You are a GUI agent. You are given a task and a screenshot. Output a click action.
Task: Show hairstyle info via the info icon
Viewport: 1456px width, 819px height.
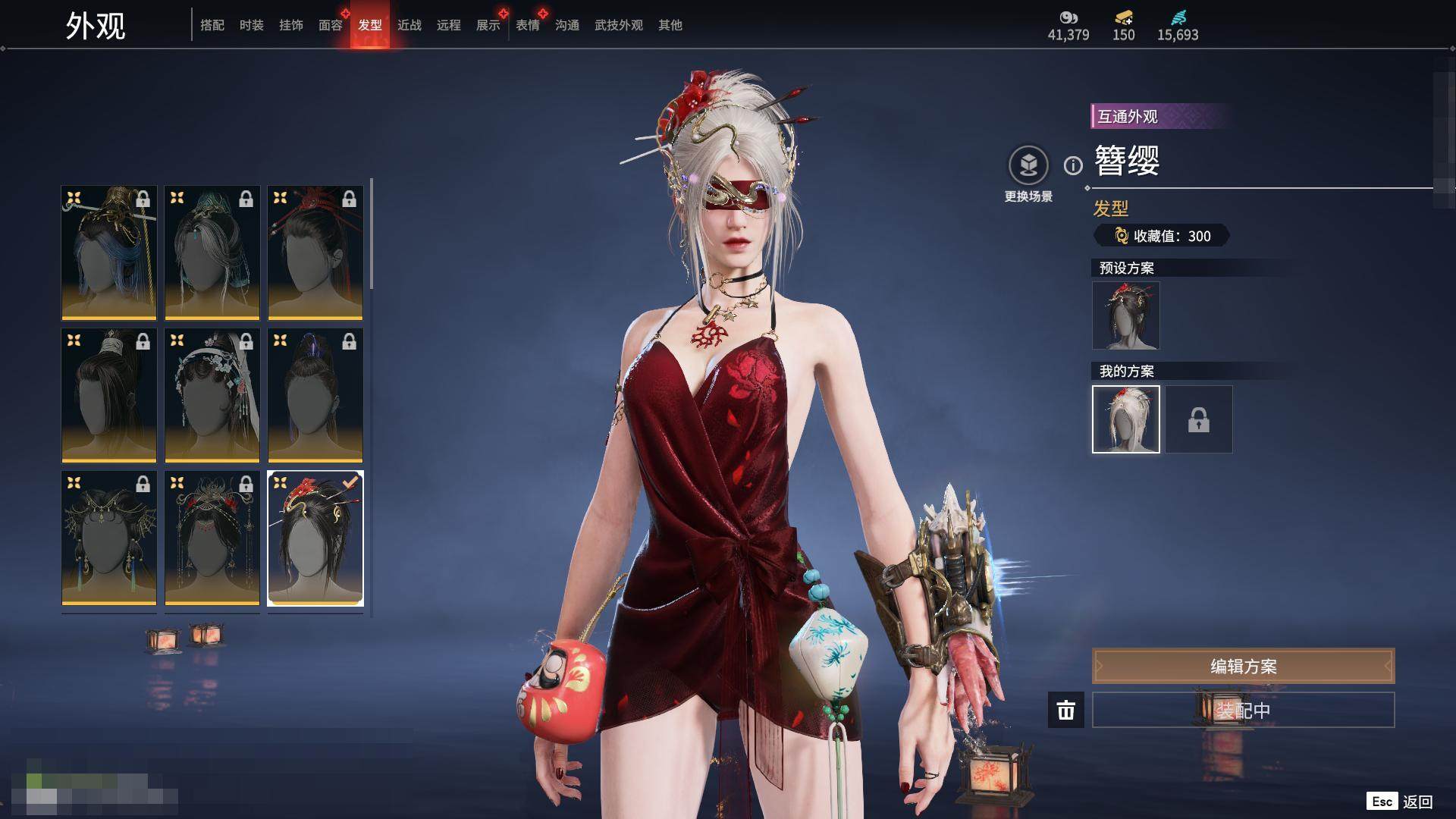(1073, 165)
